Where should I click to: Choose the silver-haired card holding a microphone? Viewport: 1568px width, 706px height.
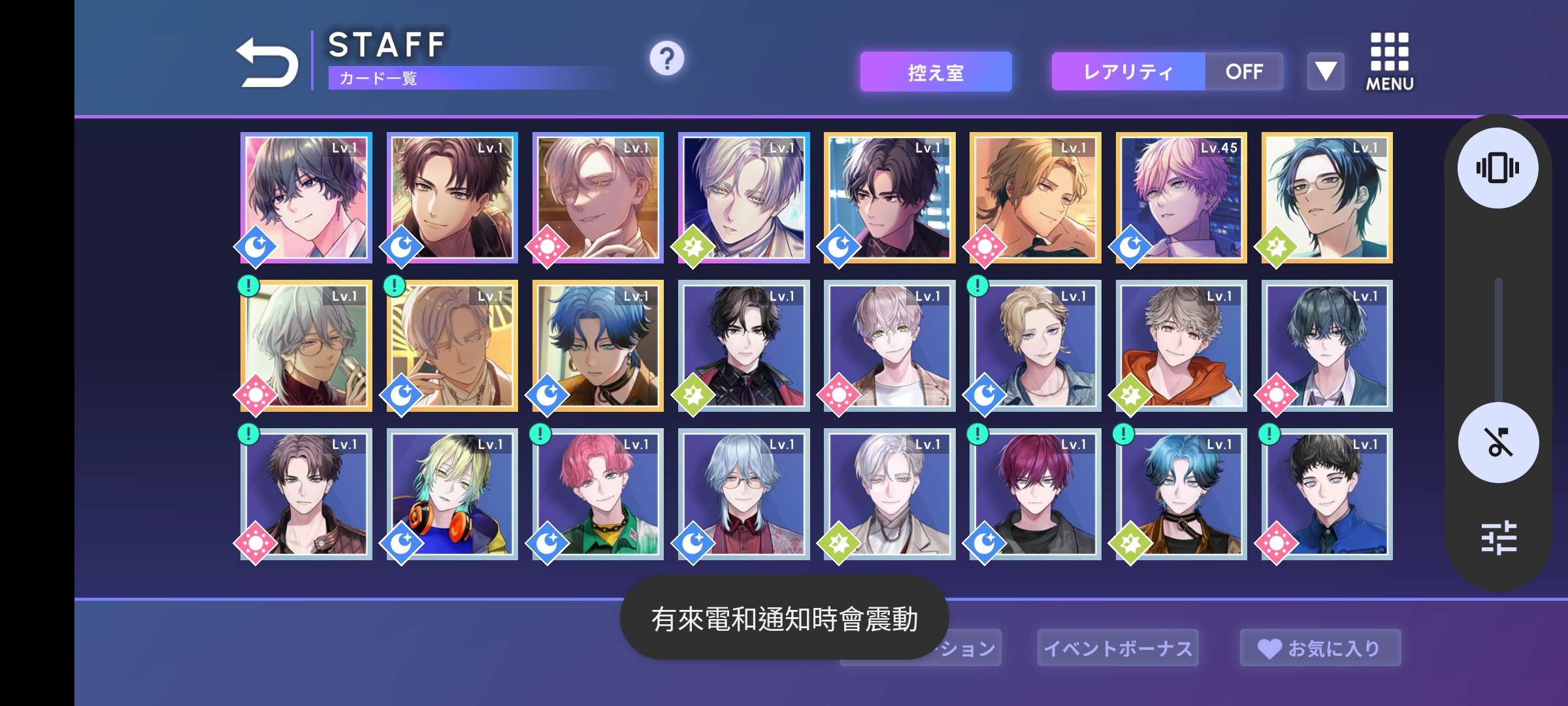click(x=306, y=346)
